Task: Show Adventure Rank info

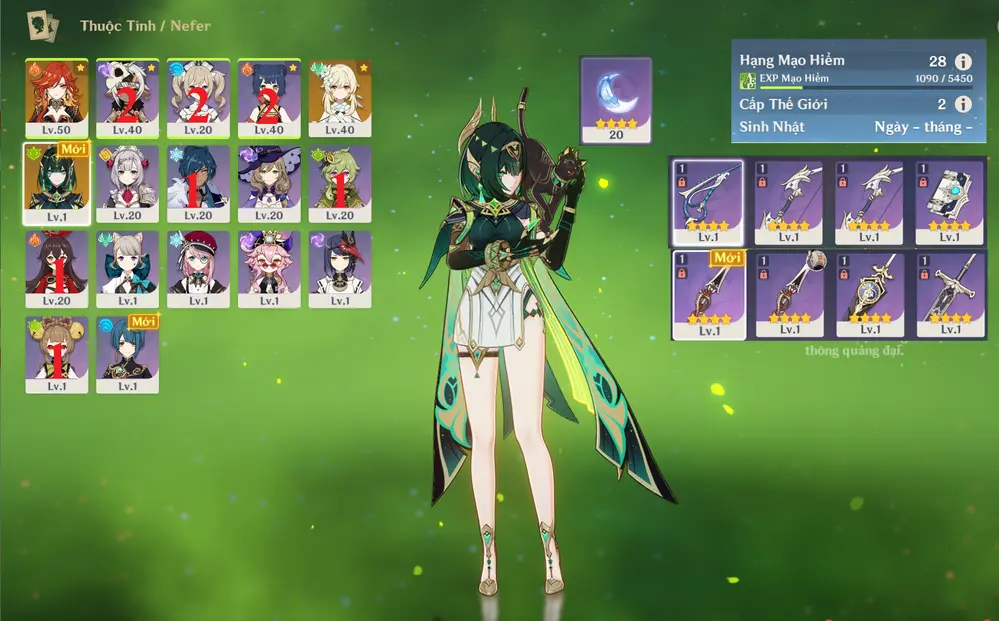Action: pyautogui.click(x=963, y=61)
